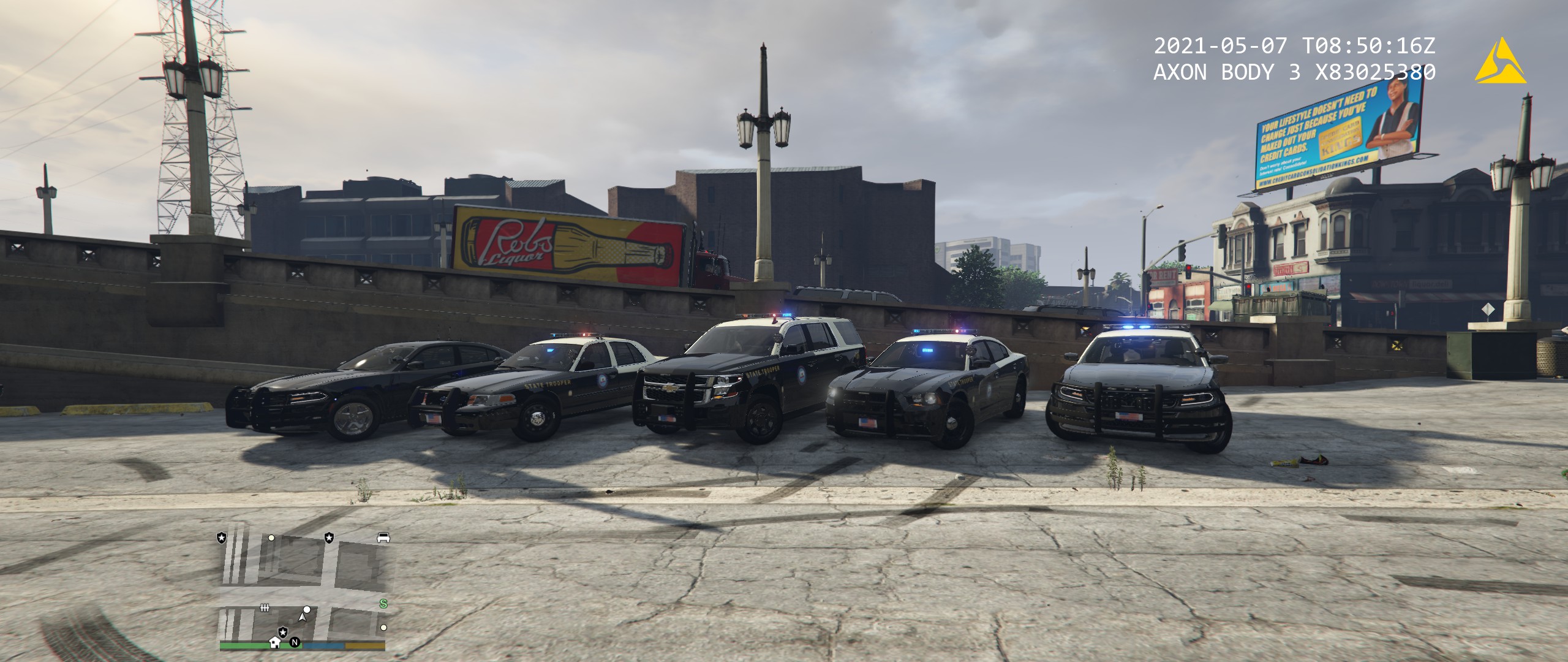Select the green S blip on minimap

[383, 604]
